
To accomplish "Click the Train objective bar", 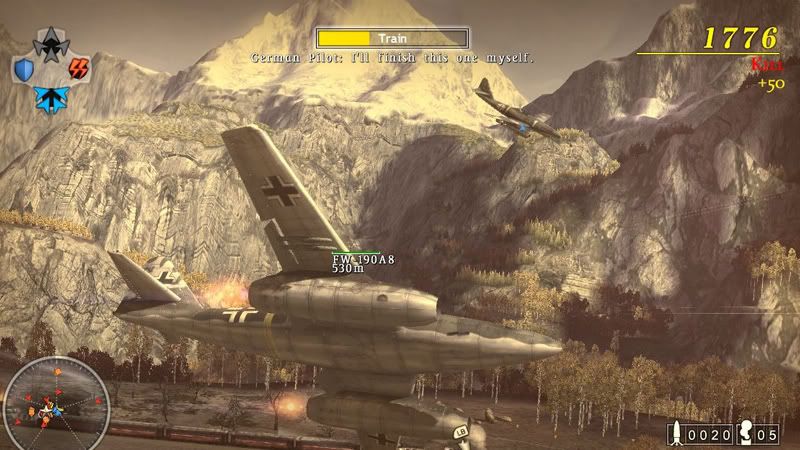I will click(x=392, y=38).
